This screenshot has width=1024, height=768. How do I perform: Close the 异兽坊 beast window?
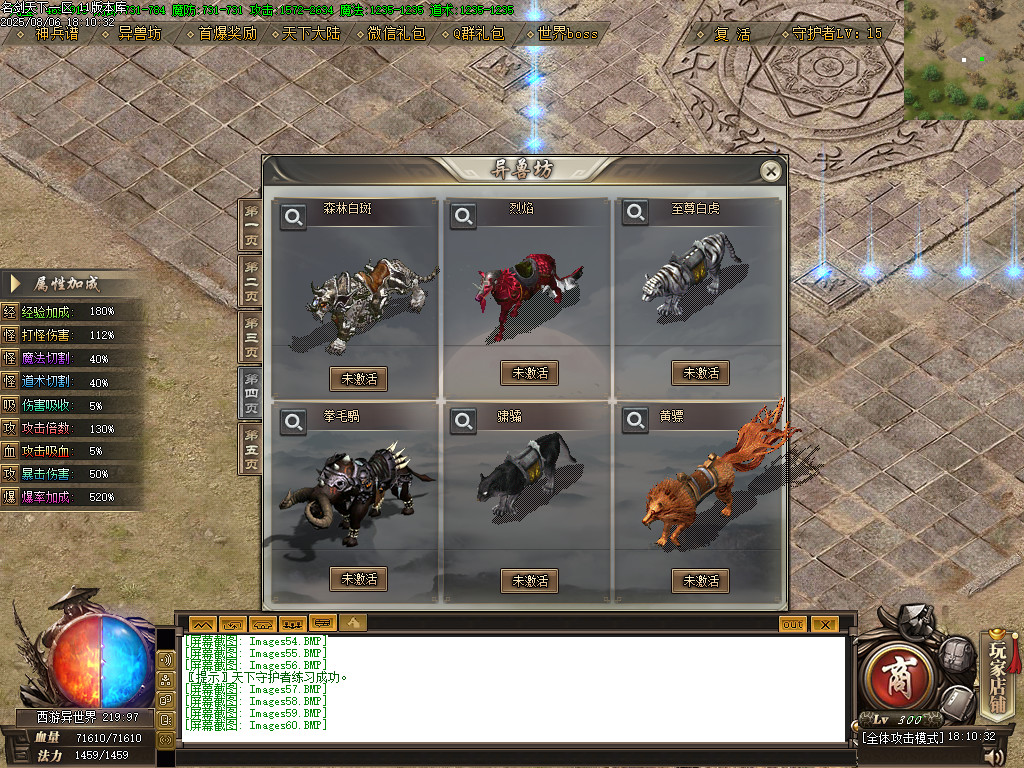(x=770, y=172)
